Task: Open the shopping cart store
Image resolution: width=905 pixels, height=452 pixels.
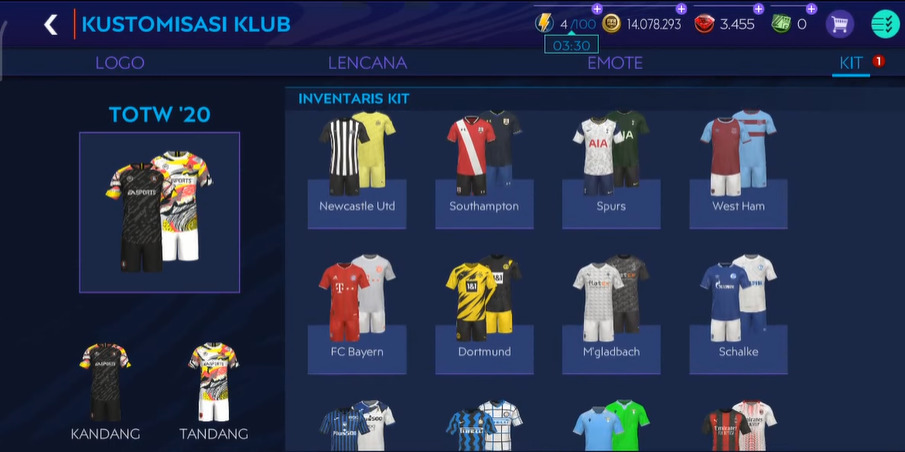Action: point(839,24)
